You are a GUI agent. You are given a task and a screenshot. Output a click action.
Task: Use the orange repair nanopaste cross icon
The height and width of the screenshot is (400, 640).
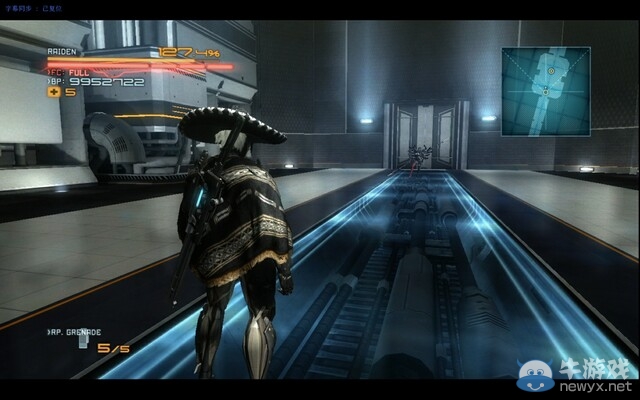pos(52,92)
